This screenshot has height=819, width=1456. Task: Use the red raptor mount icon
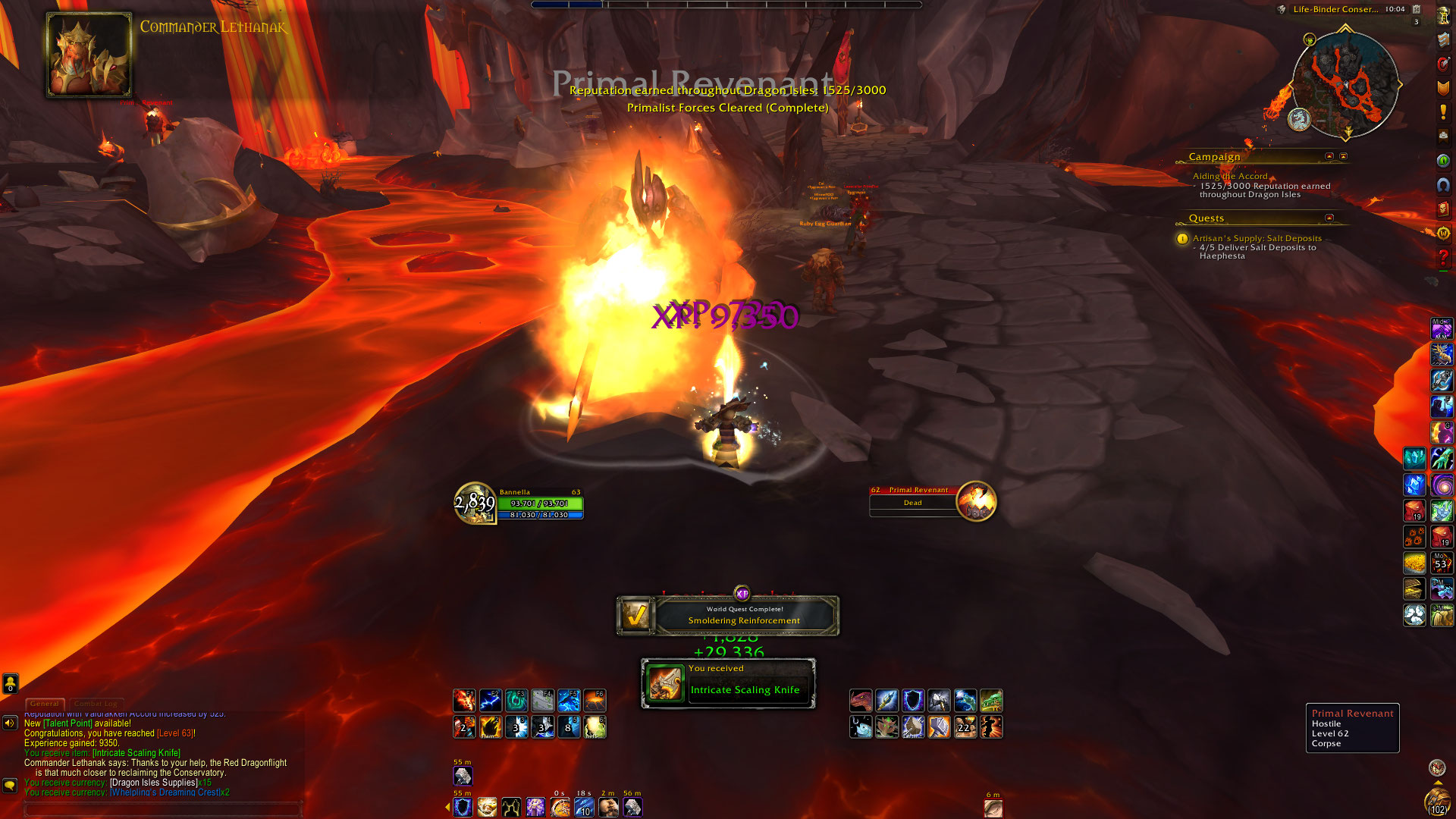861,700
